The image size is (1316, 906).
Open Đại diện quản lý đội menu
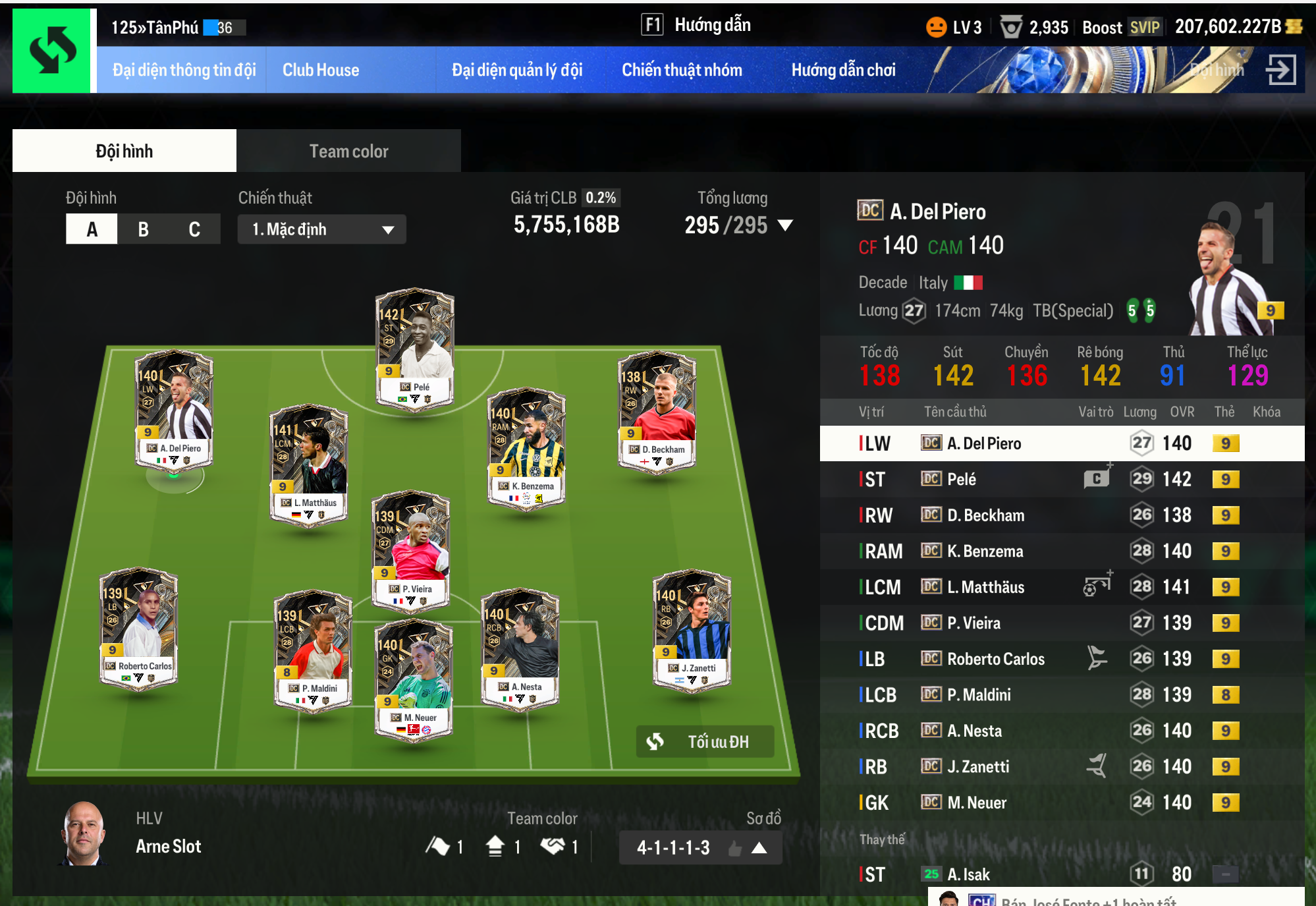click(x=517, y=70)
